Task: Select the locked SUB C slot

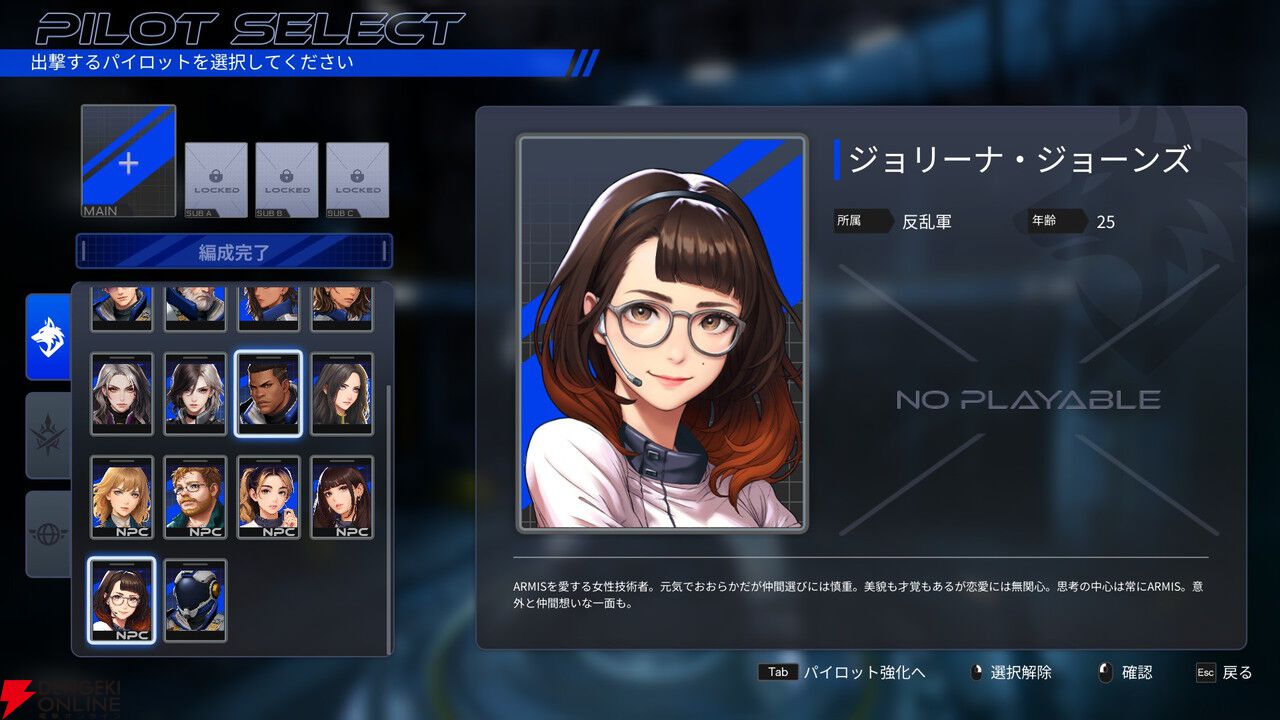Action: 357,180
